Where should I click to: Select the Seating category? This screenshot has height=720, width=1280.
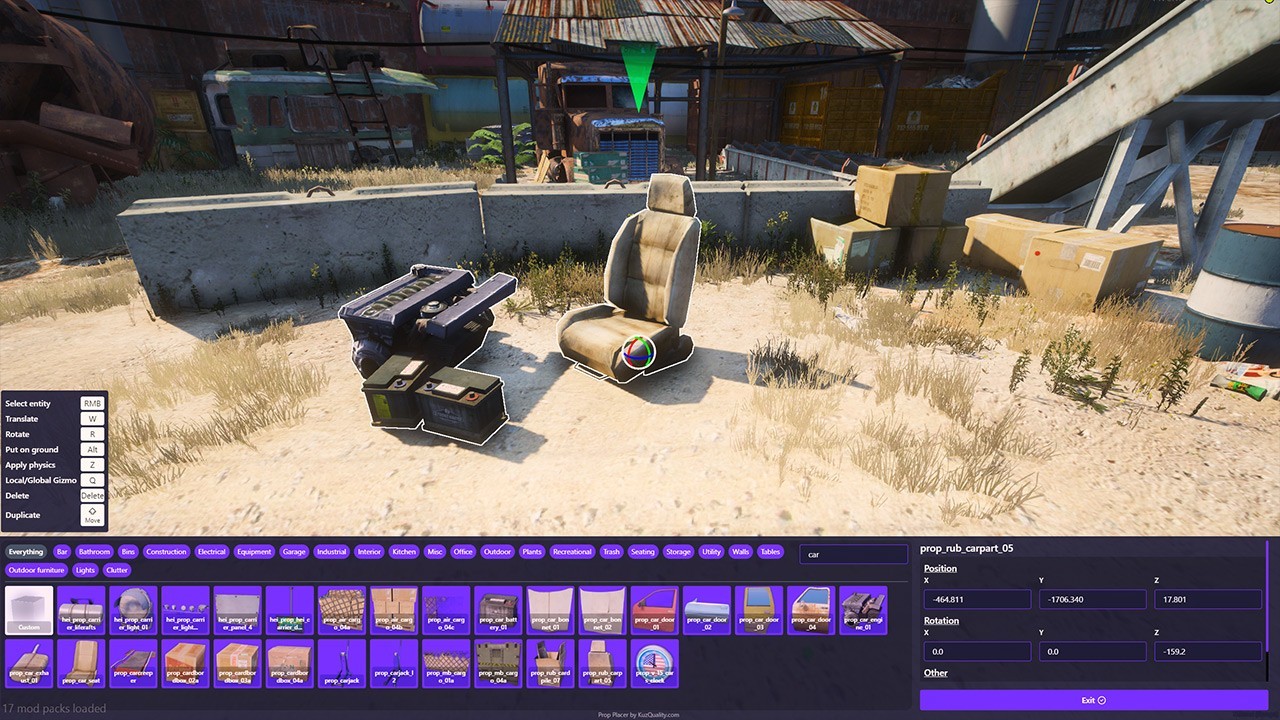pos(643,552)
